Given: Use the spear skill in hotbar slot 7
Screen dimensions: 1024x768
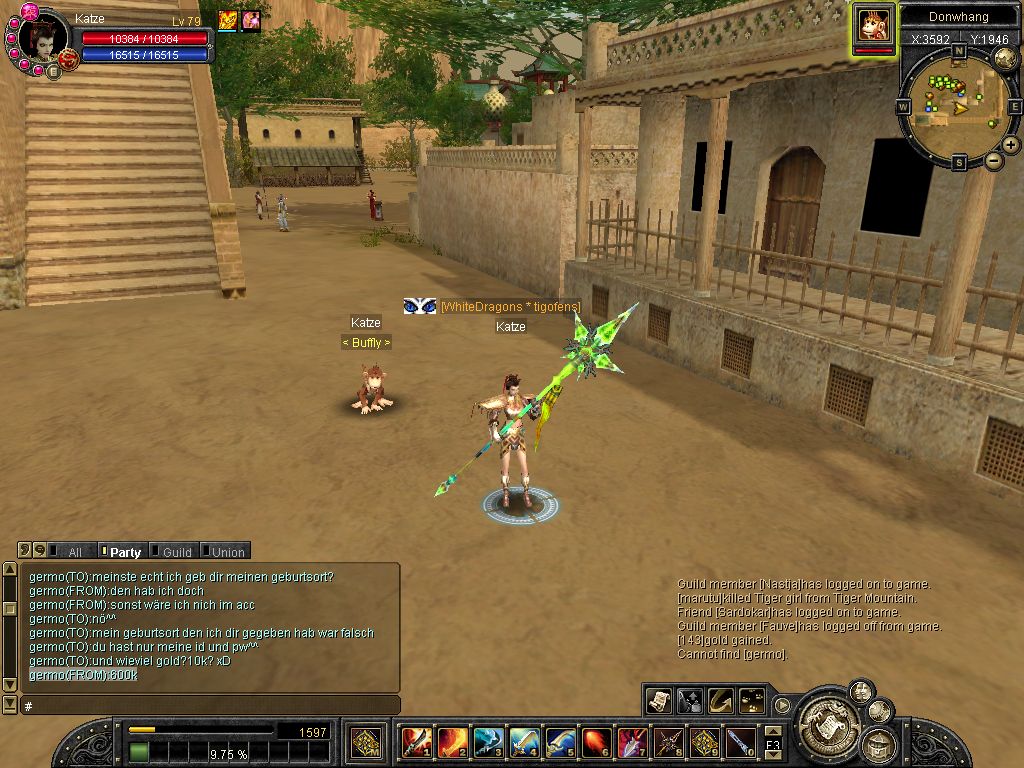Looking at the screenshot, I should [632, 742].
